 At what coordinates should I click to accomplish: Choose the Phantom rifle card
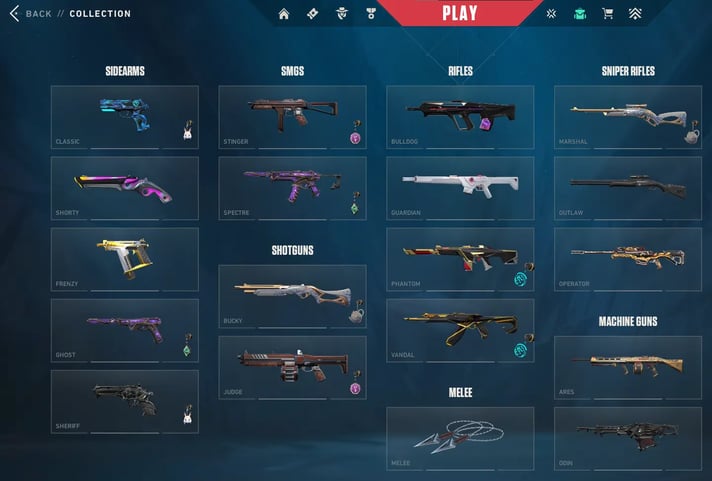point(460,259)
